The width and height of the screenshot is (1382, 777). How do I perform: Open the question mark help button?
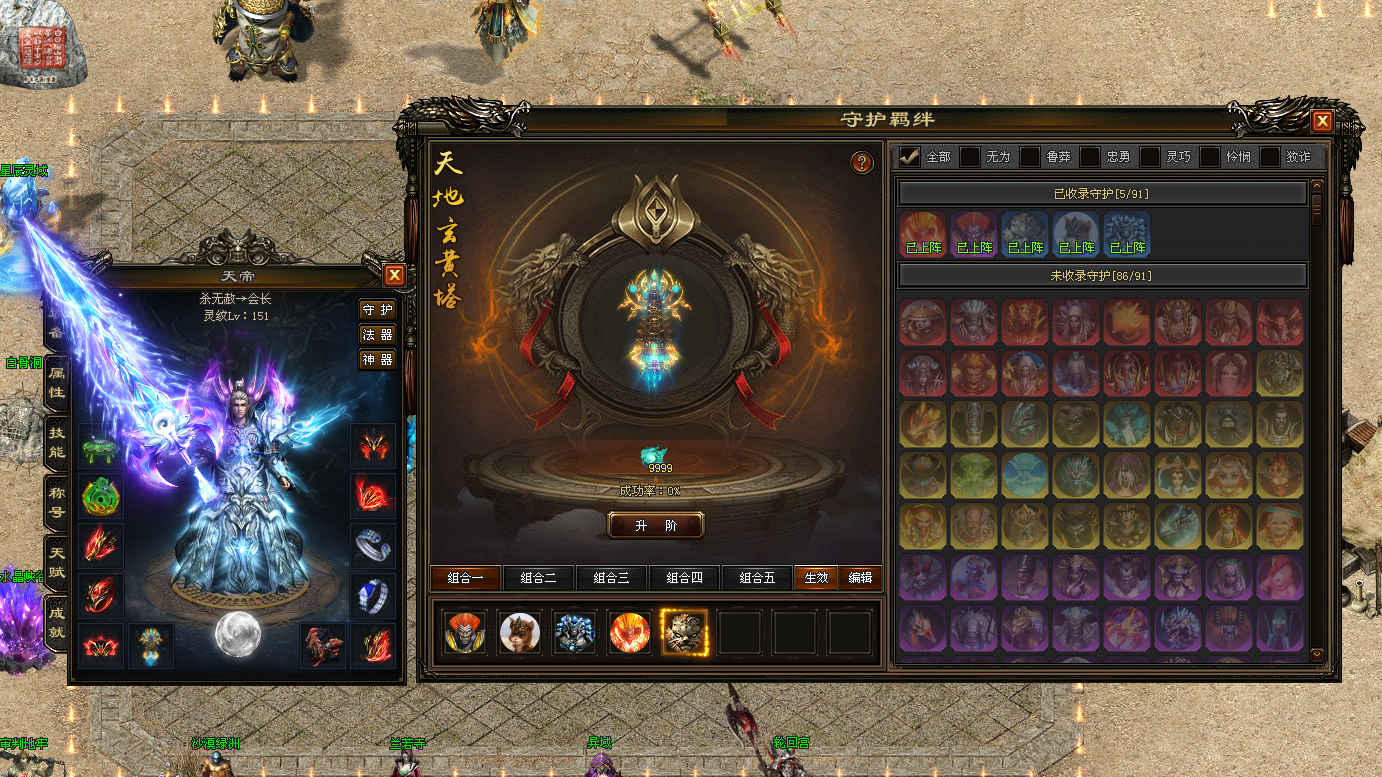click(x=862, y=162)
